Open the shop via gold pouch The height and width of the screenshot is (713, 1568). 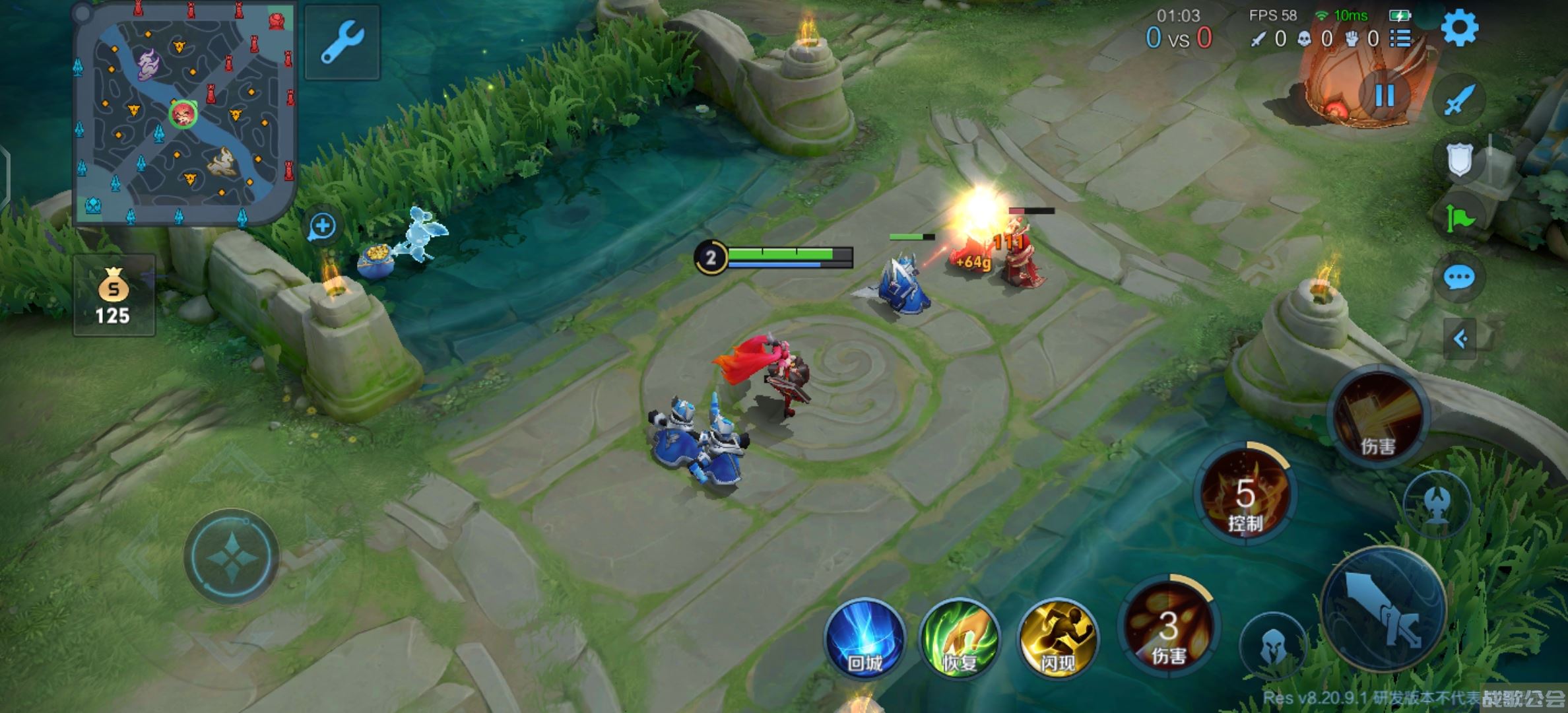tap(114, 296)
